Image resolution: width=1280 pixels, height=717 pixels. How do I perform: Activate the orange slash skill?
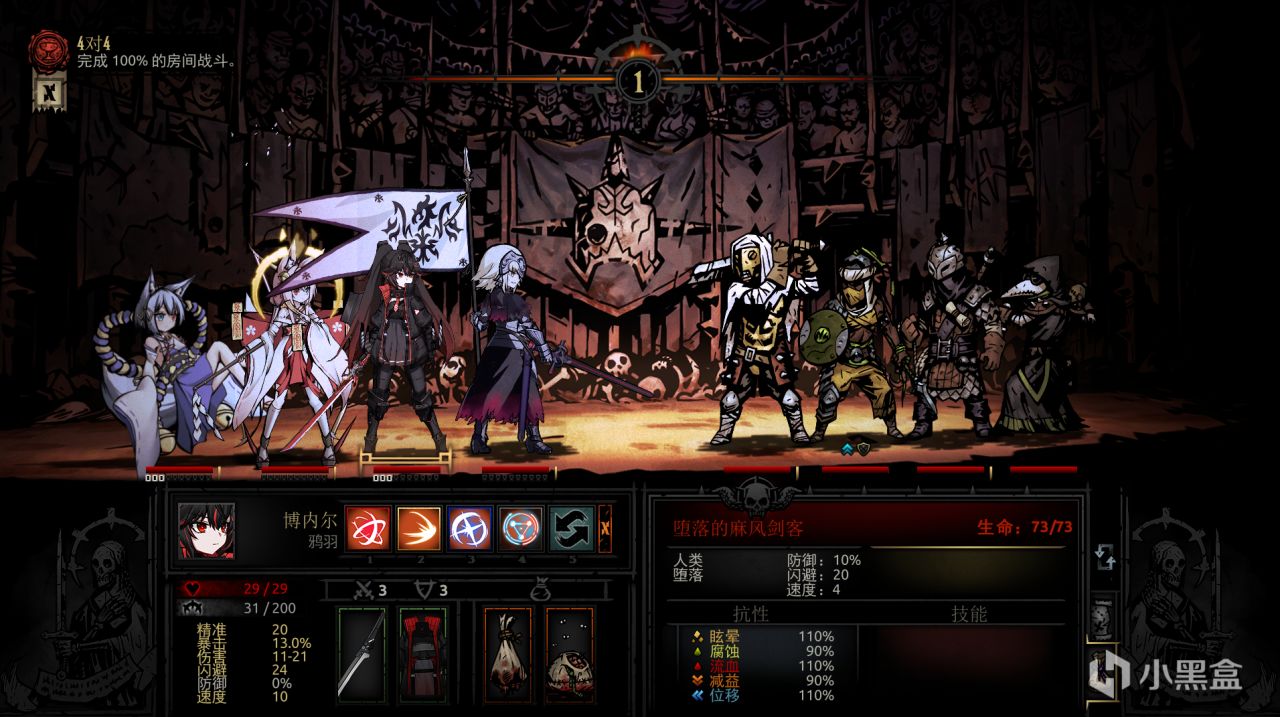(x=419, y=529)
